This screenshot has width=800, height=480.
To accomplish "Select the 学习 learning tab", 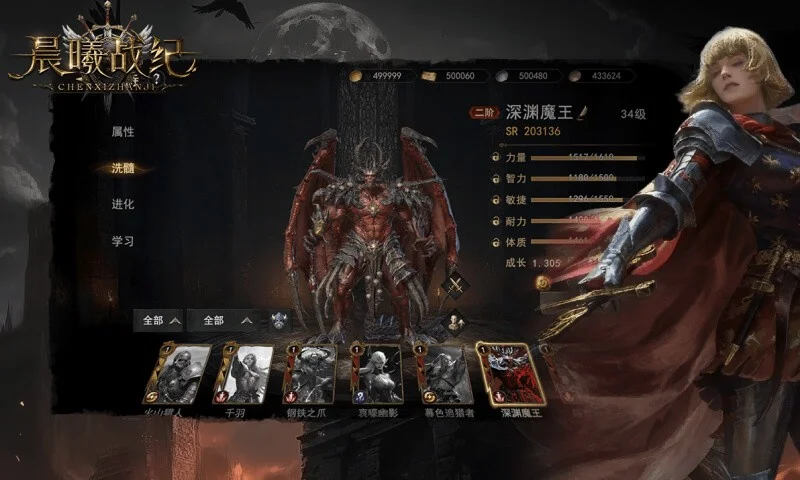I will pos(123,241).
